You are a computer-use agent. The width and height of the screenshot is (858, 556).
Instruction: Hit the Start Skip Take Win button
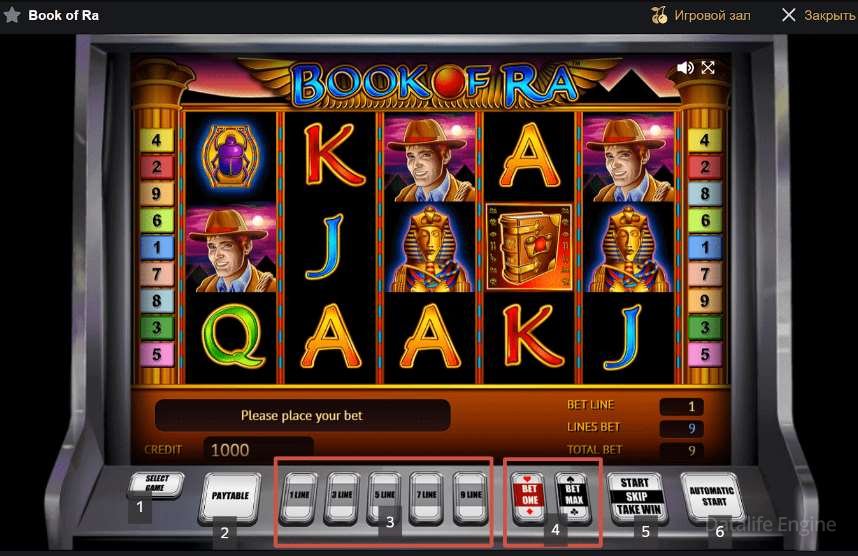click(x=635, y=496)
